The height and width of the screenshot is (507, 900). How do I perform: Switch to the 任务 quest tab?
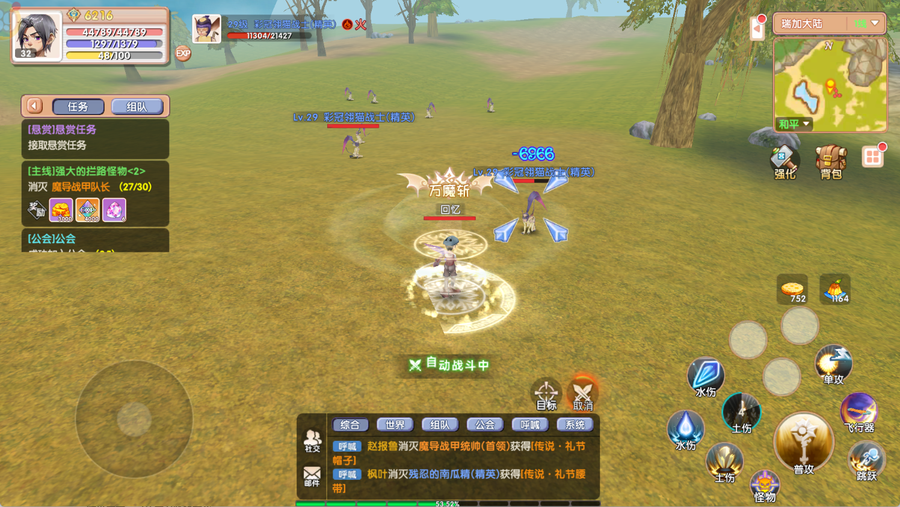[77, 106]
